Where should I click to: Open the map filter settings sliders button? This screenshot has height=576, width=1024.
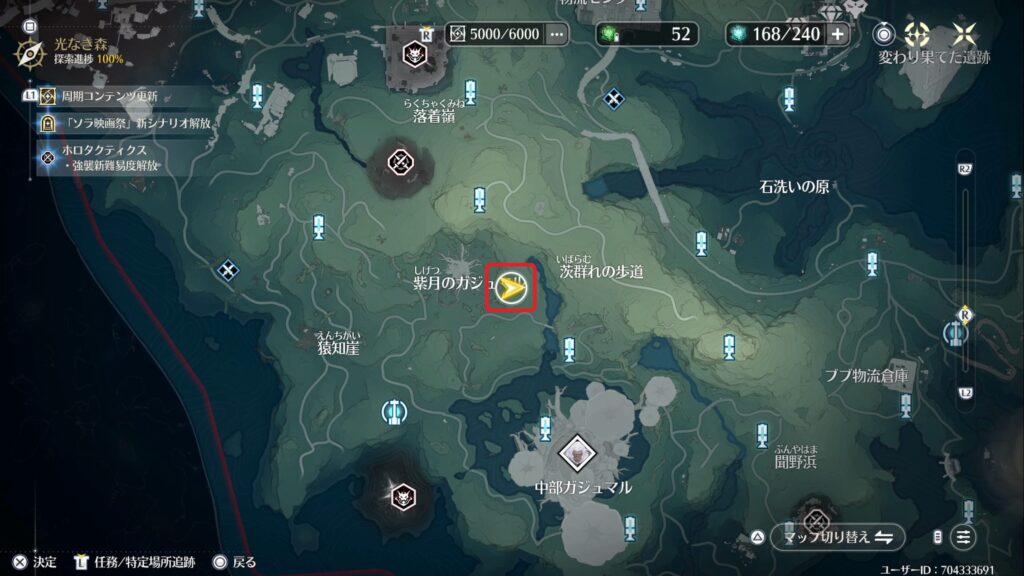click(963, 537)
